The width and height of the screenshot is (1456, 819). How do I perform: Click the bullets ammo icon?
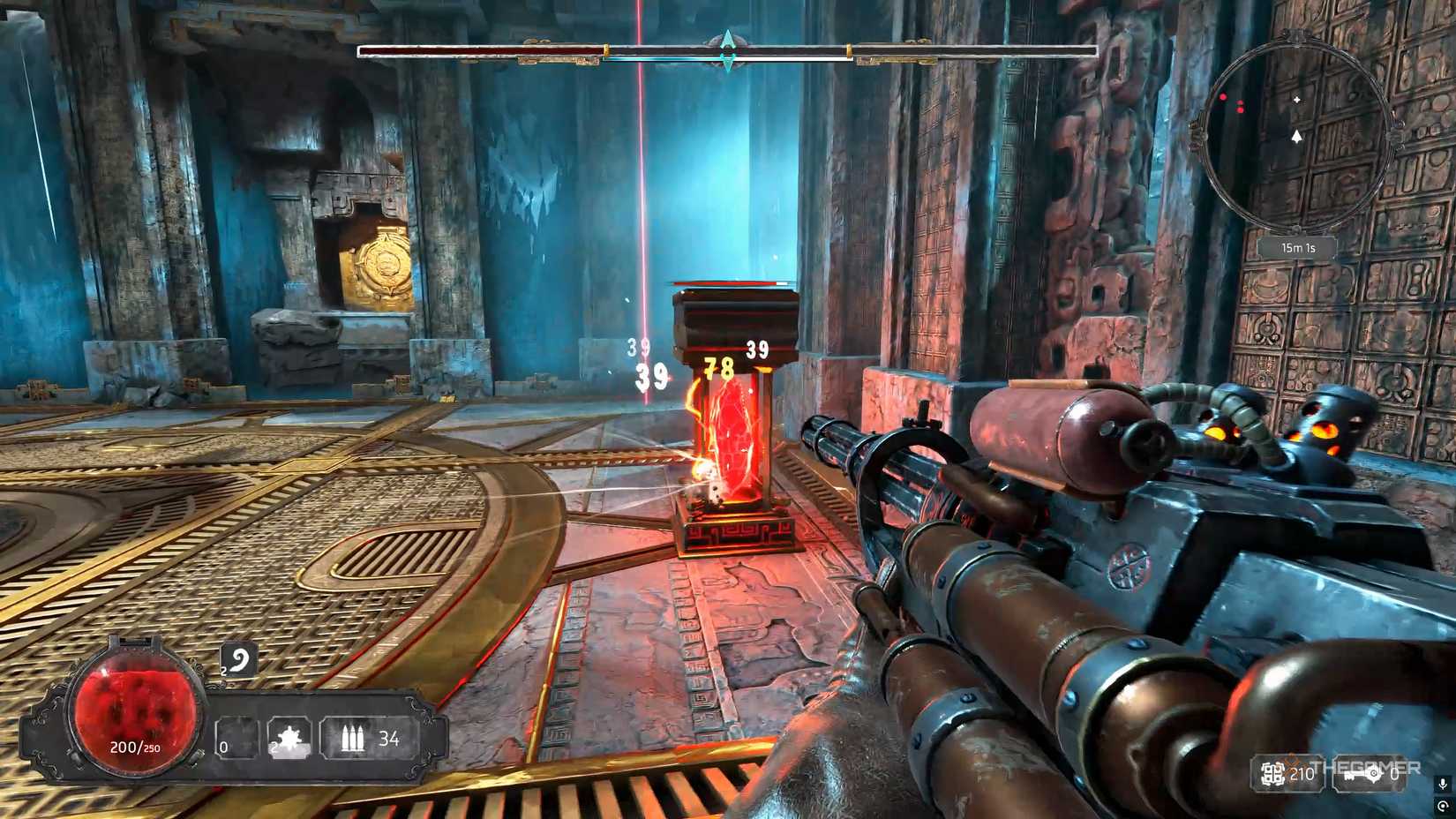[353, 739]
